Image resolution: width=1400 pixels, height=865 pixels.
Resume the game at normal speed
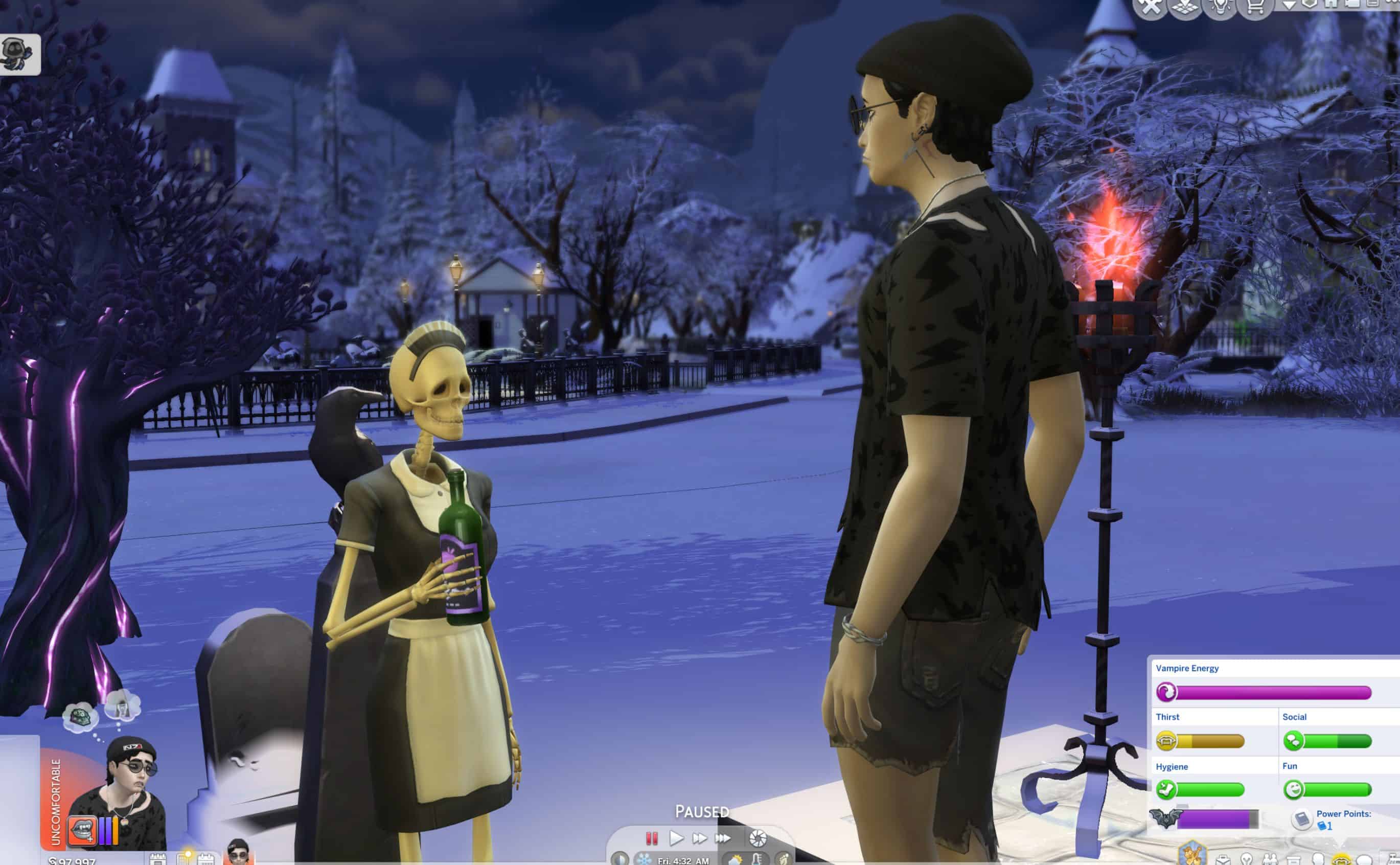(x=676, y=838)
